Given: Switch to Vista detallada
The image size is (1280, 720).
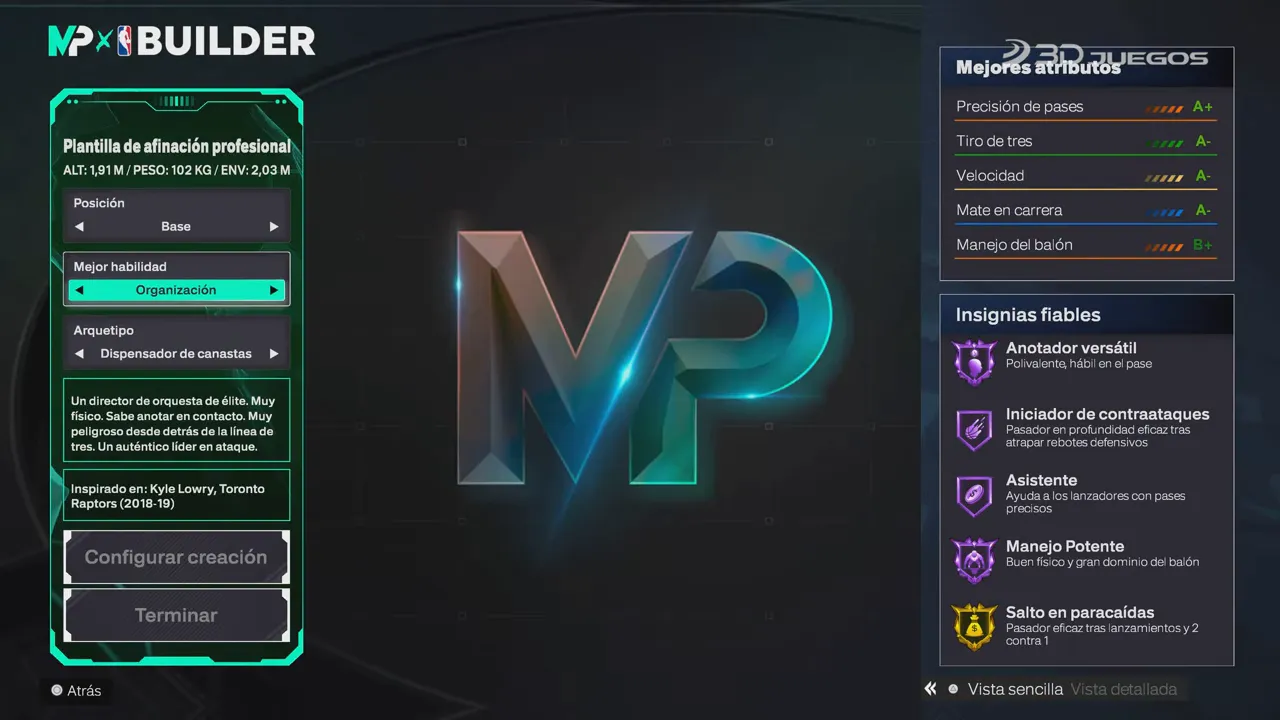Looking at the screenshot, I should coord(1124,689).
